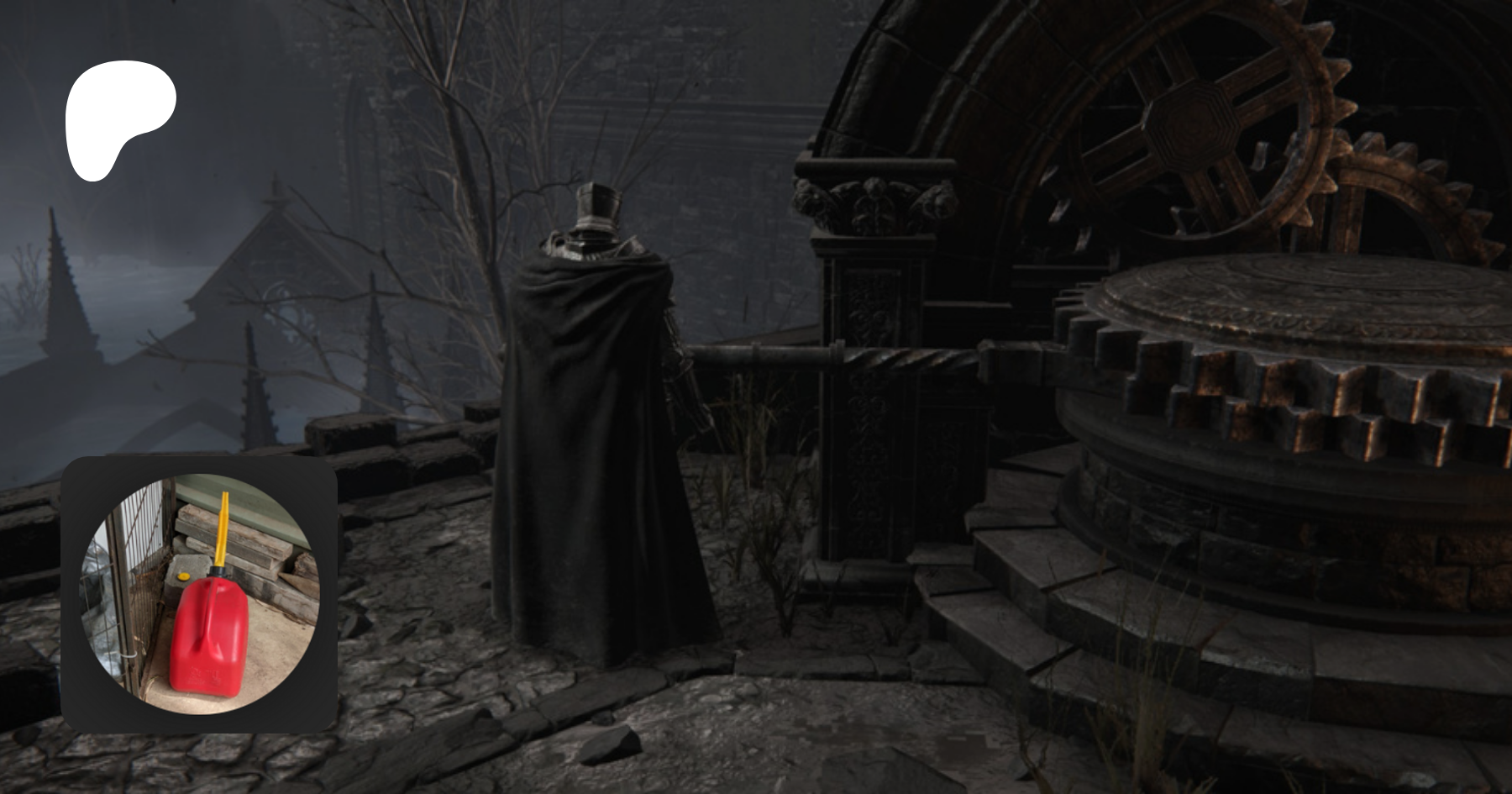
Task: Open the red gas can creator avatar
Action: click(x=200, y=594)
